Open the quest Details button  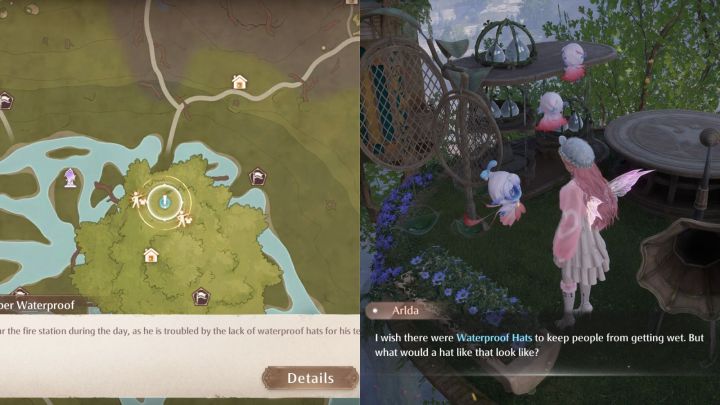pyautogui.click(x=310, y=378)
